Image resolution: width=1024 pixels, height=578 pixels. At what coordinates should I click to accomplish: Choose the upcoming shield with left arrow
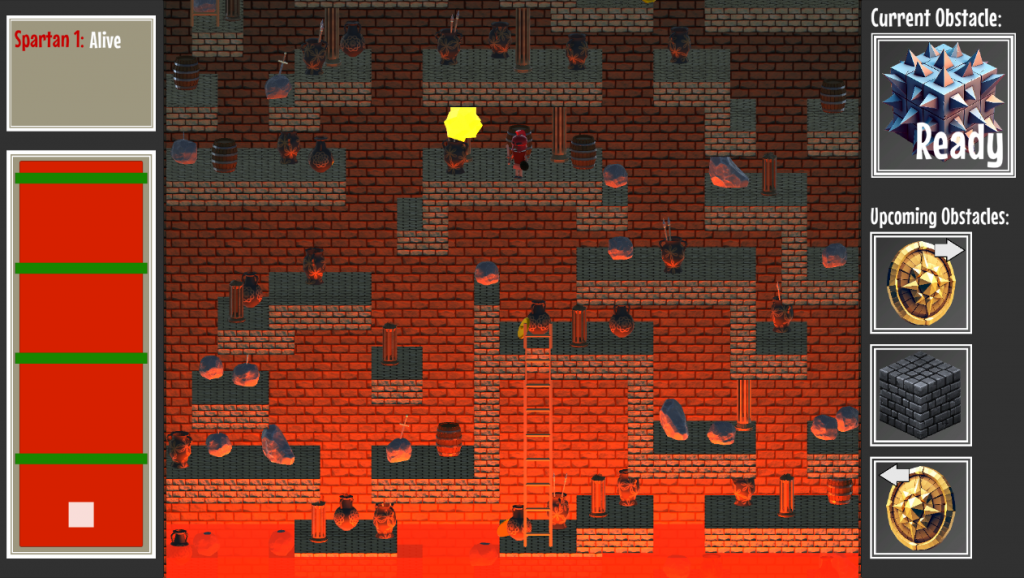pyautogui.click(x=921, y=507)
